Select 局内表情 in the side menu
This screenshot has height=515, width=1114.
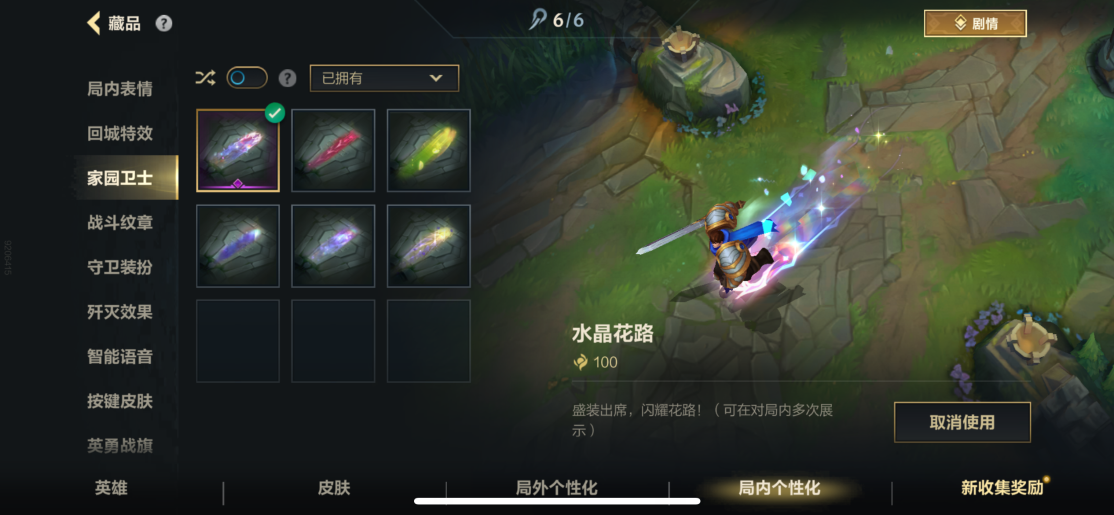[x=120, y=89]
